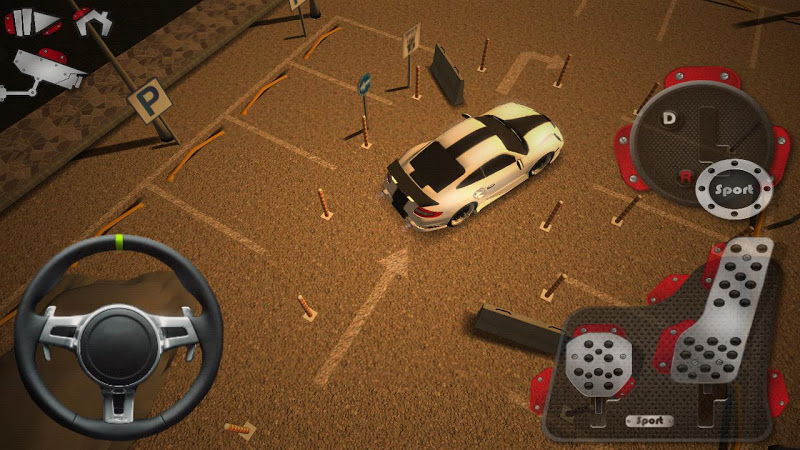Shift gear to D on the gearbox
The width and height of the screenshot is (800, 450).
pyautogui.click(x=670, y=118)
